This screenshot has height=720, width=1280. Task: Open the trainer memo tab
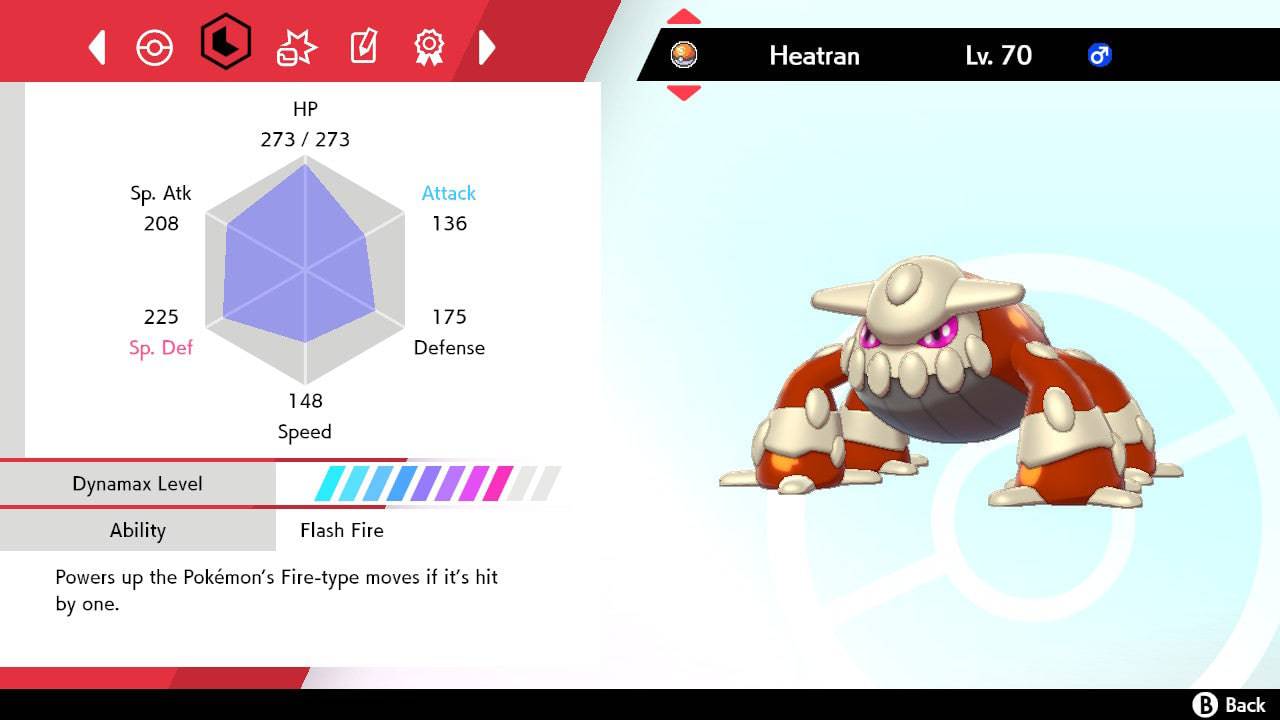coord(363,47)
